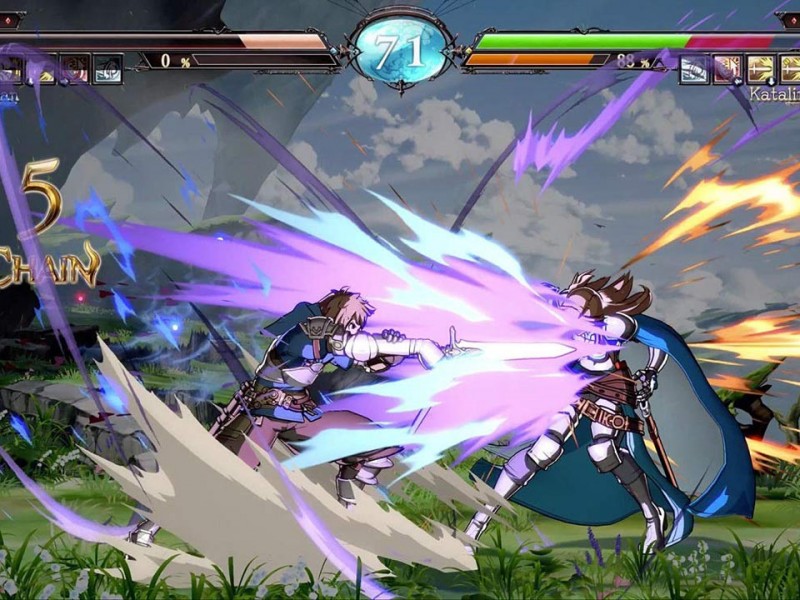This screenshot has width=800, height=600.
Task: Activate Katalina's pink-red thrust skill icon
Action: point(726,68)
